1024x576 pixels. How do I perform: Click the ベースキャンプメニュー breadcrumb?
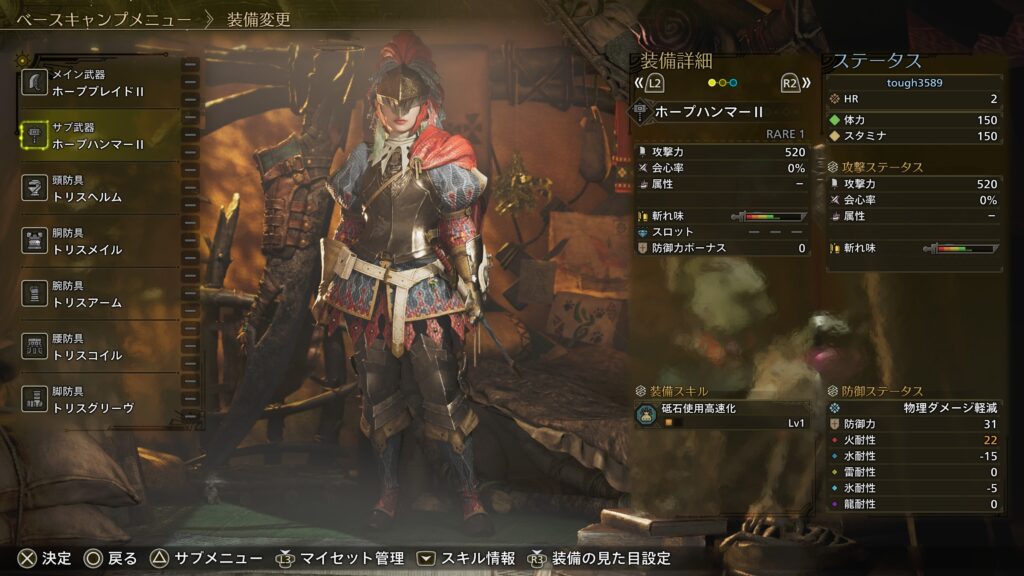[103, 19]
